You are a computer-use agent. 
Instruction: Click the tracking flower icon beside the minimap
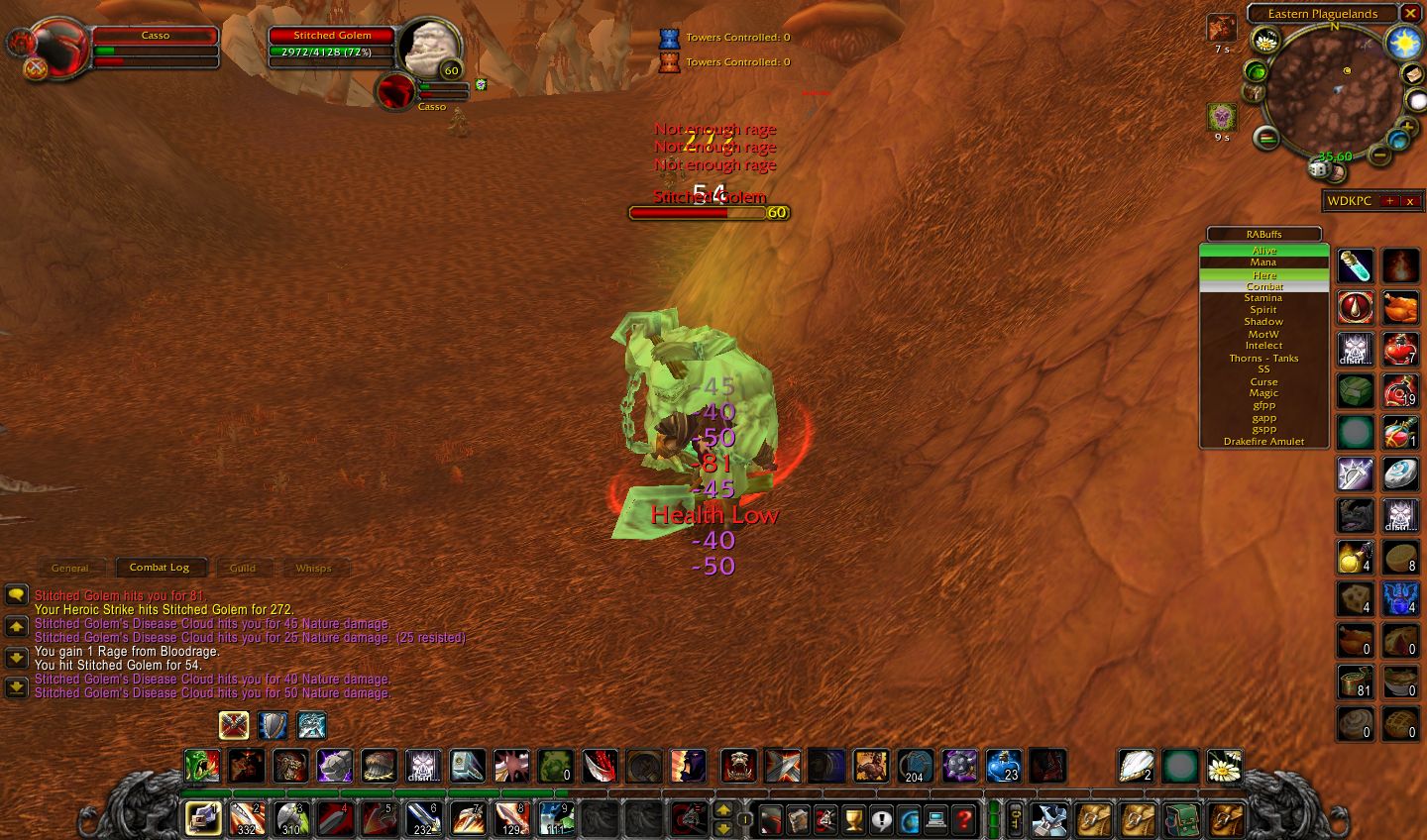point(1264,41)
